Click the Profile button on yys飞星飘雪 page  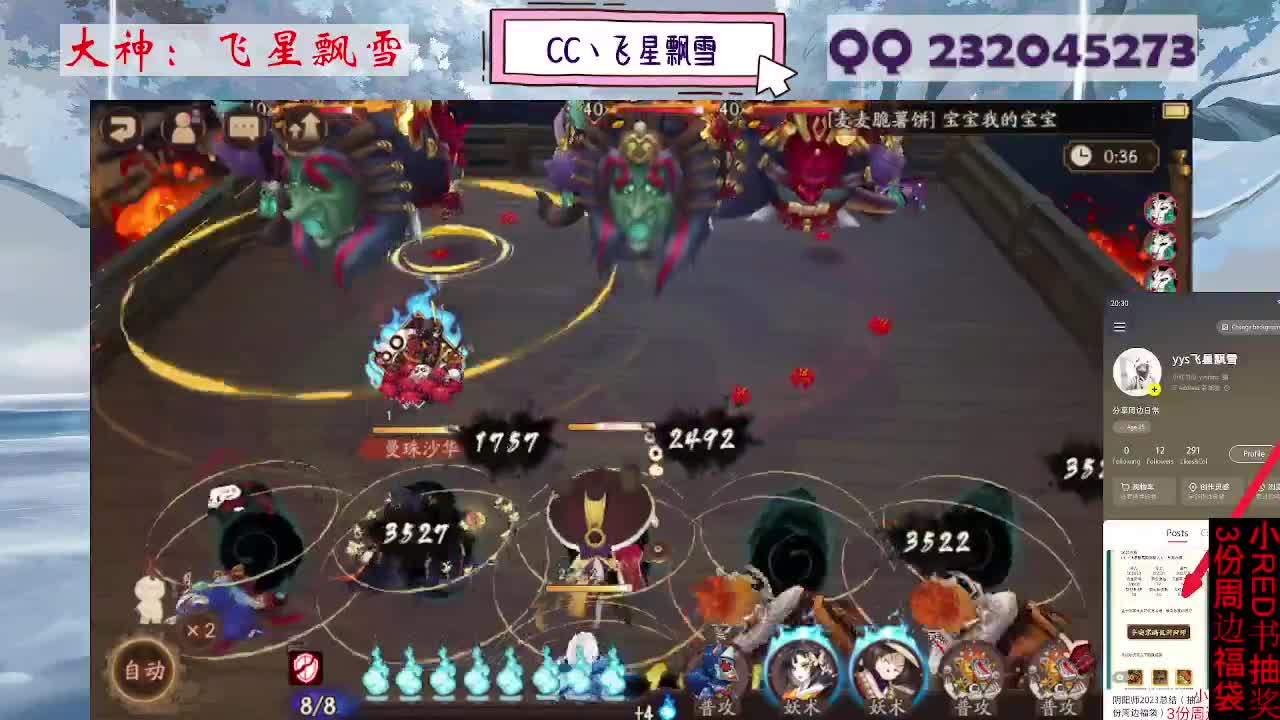tap(1253, 453)
